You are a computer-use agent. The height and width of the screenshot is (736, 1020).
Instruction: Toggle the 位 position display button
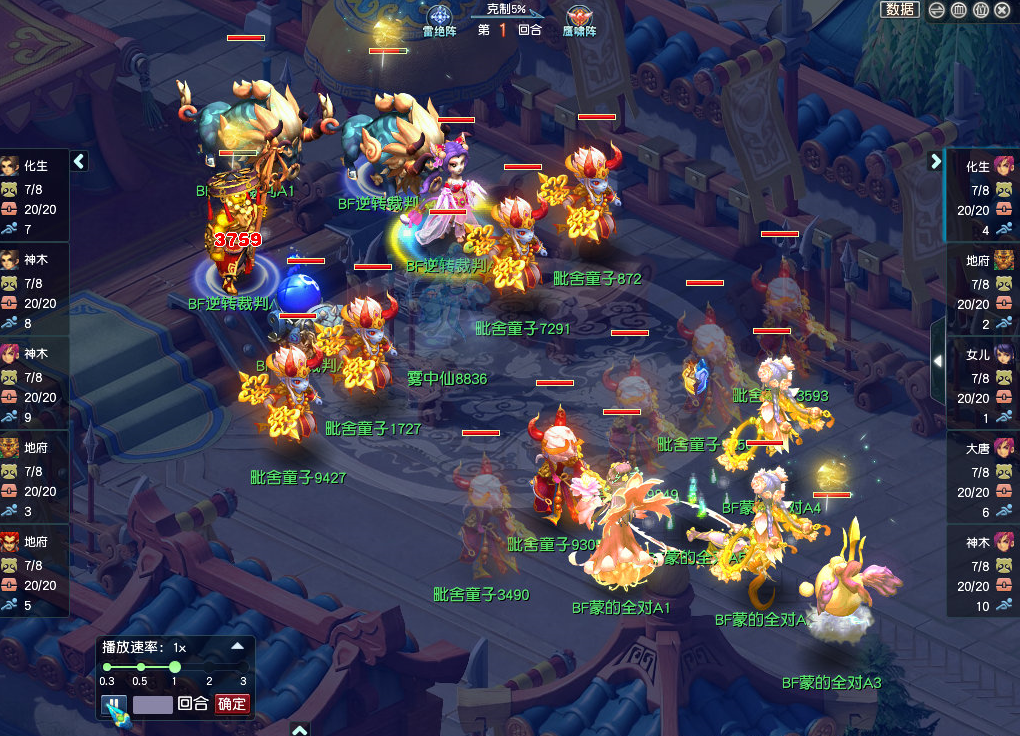click(x=981, y=9)
